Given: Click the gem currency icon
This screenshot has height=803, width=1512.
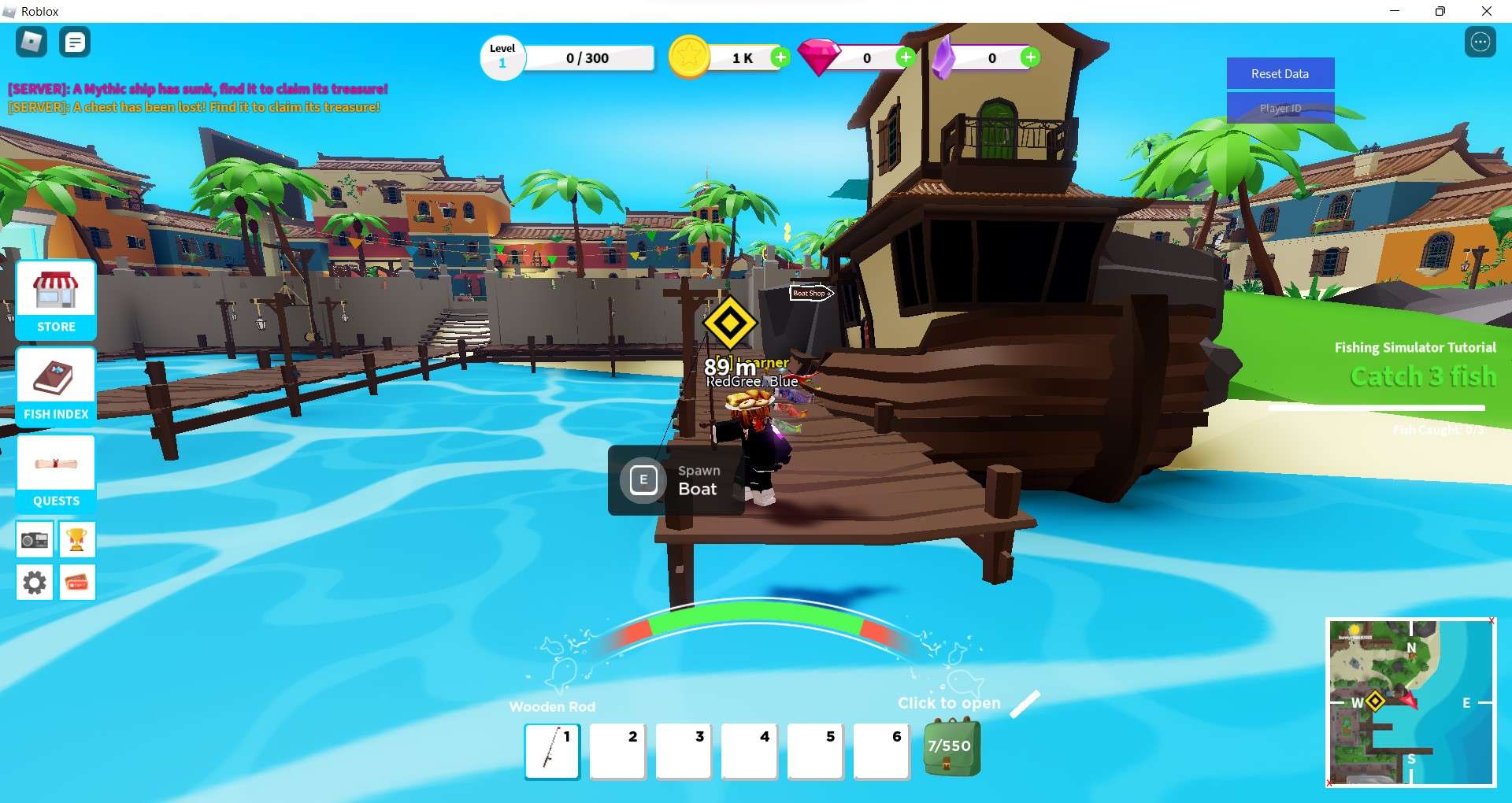Looking at the screenshot, I should (819, 55).
